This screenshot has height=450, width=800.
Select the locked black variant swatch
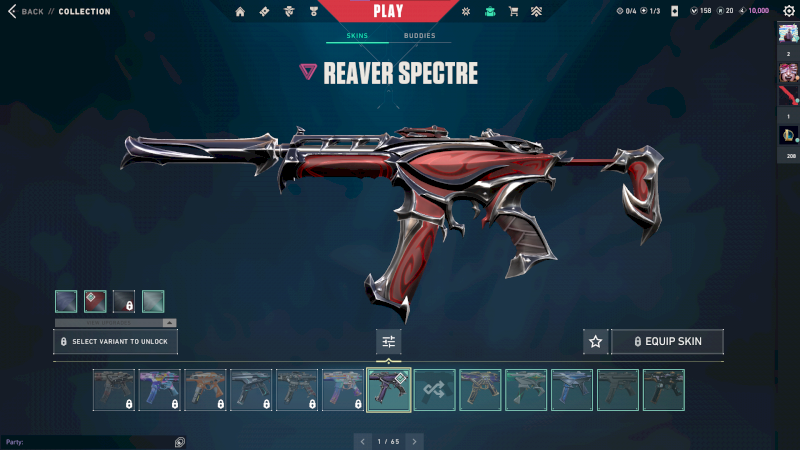coord(124,301)
